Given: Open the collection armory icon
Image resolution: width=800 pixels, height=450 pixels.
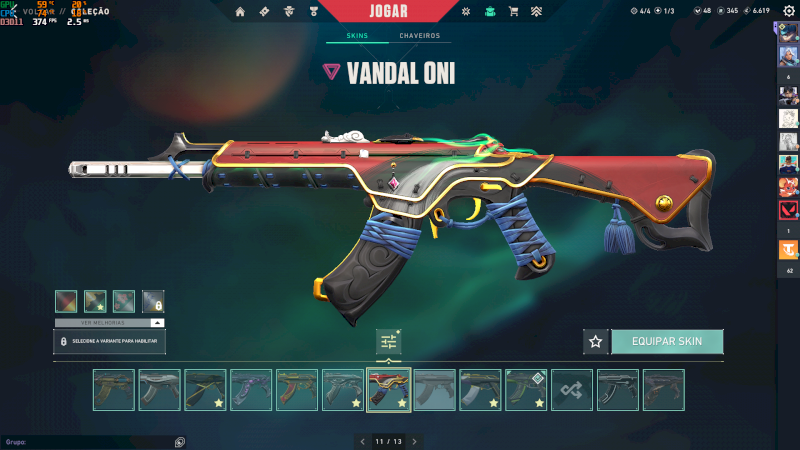Looking at the screenshot, I should [x=490, y=11].
